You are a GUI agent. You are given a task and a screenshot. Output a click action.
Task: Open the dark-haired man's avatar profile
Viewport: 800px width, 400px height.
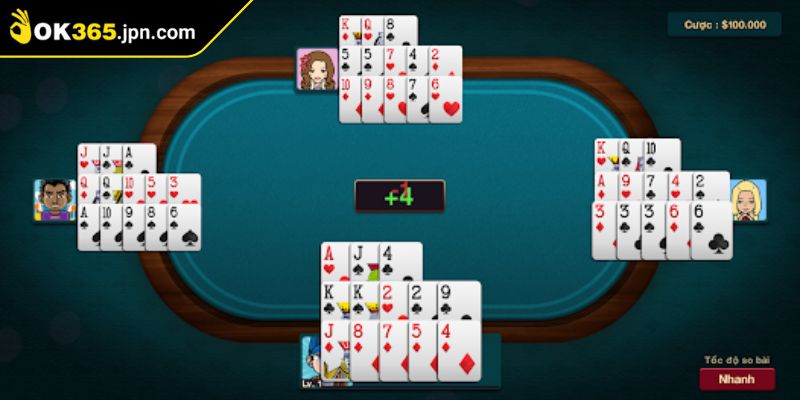pos(55,201)
